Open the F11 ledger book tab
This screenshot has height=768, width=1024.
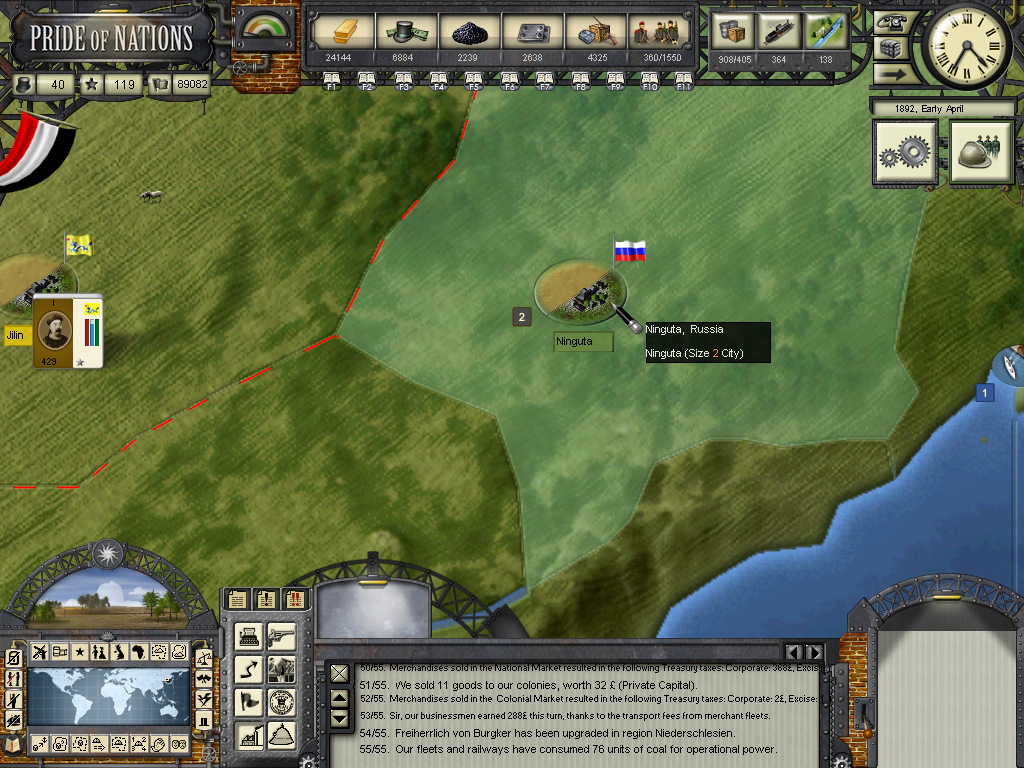coord(684,79)
